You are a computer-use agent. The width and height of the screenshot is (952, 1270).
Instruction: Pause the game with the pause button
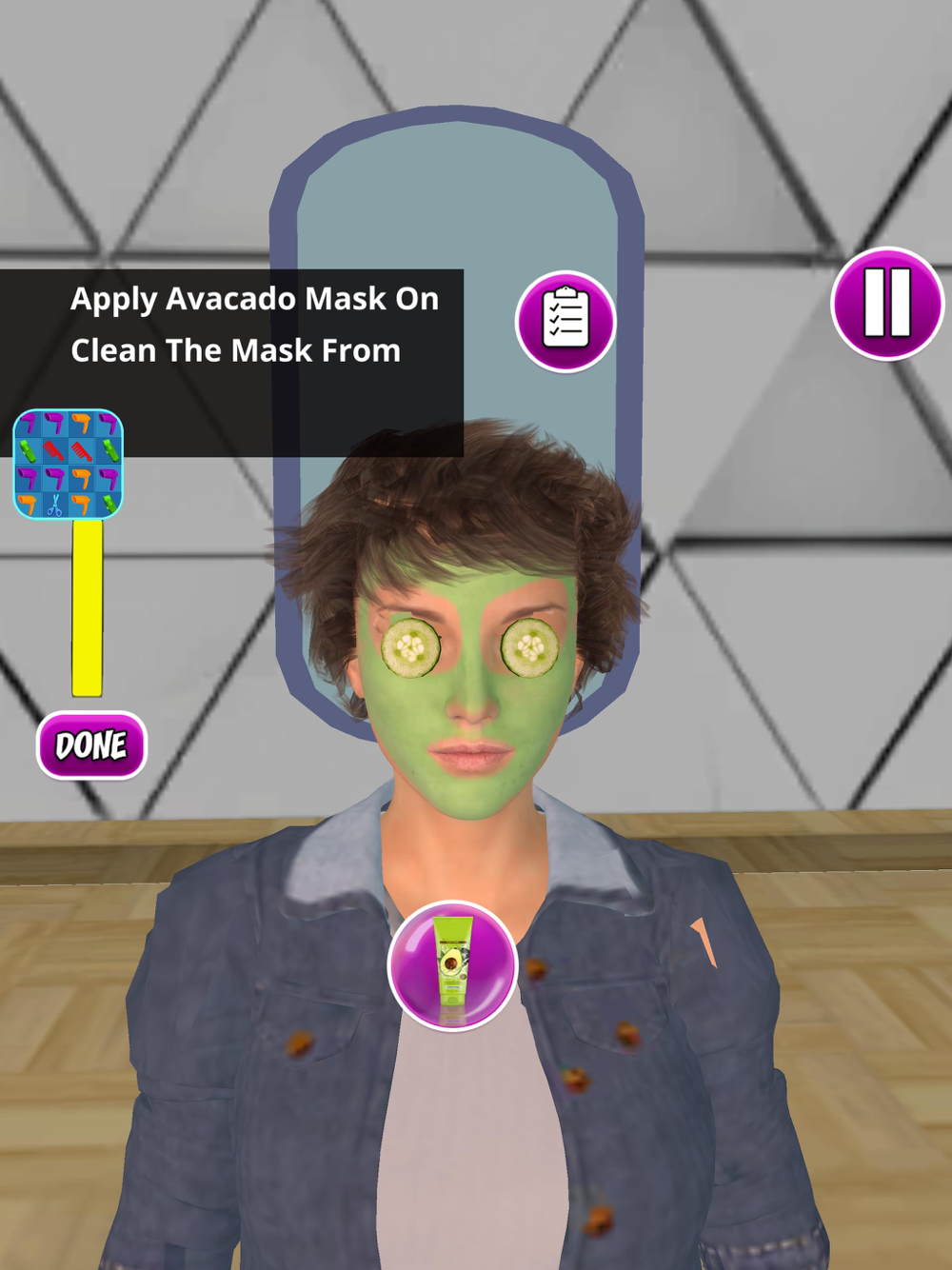click(887, 304)
